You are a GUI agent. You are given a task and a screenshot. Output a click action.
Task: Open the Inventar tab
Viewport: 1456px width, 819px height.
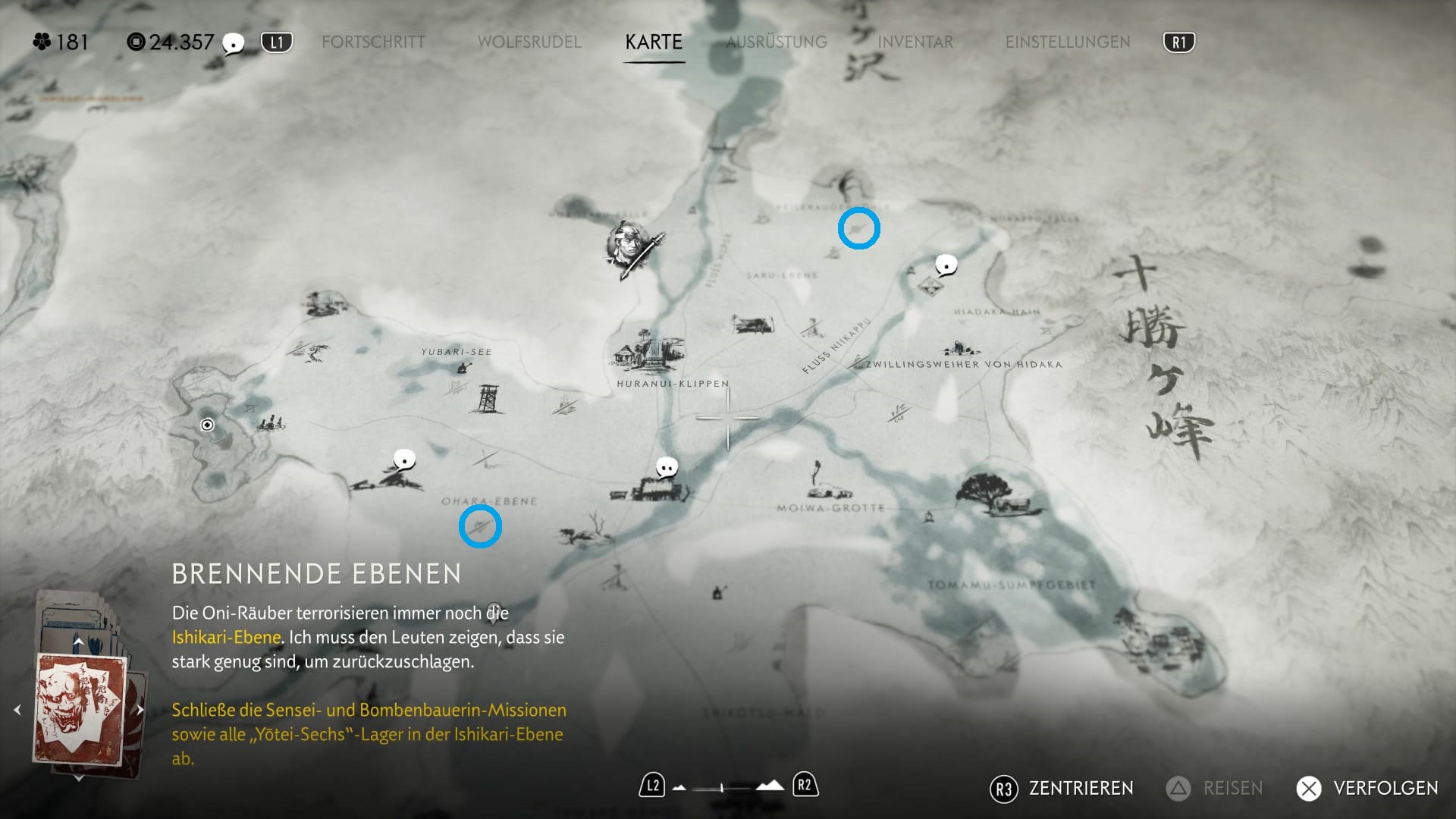pos(915,42)
